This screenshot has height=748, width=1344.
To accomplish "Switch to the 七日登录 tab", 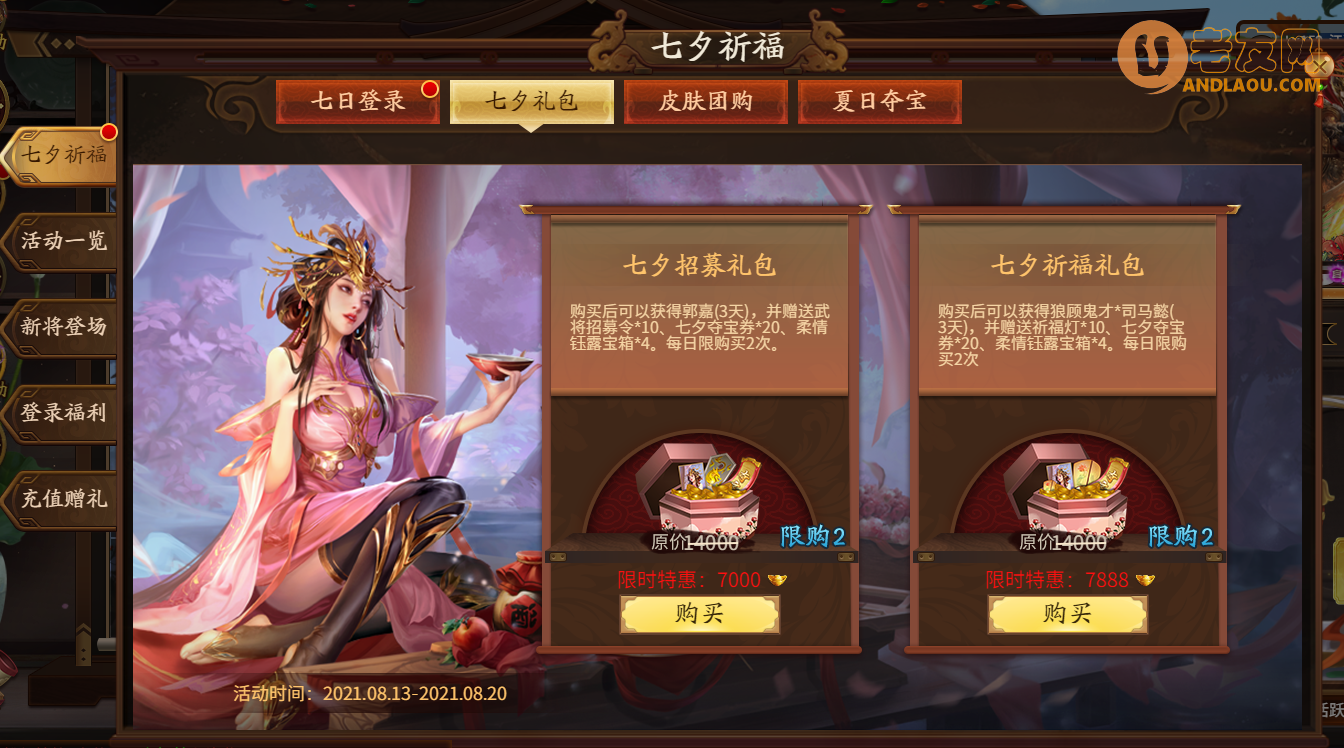I will tap(357, 102).
